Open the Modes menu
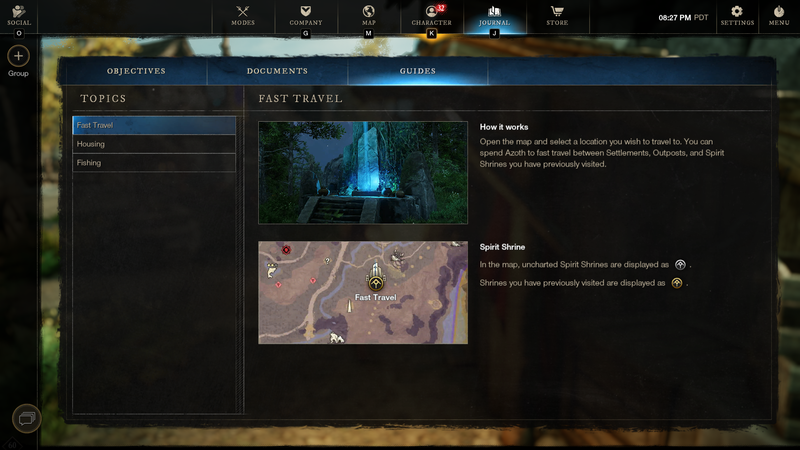Image resolution: width=800 pixels, height=450 pixels. [x=243, y=15]
